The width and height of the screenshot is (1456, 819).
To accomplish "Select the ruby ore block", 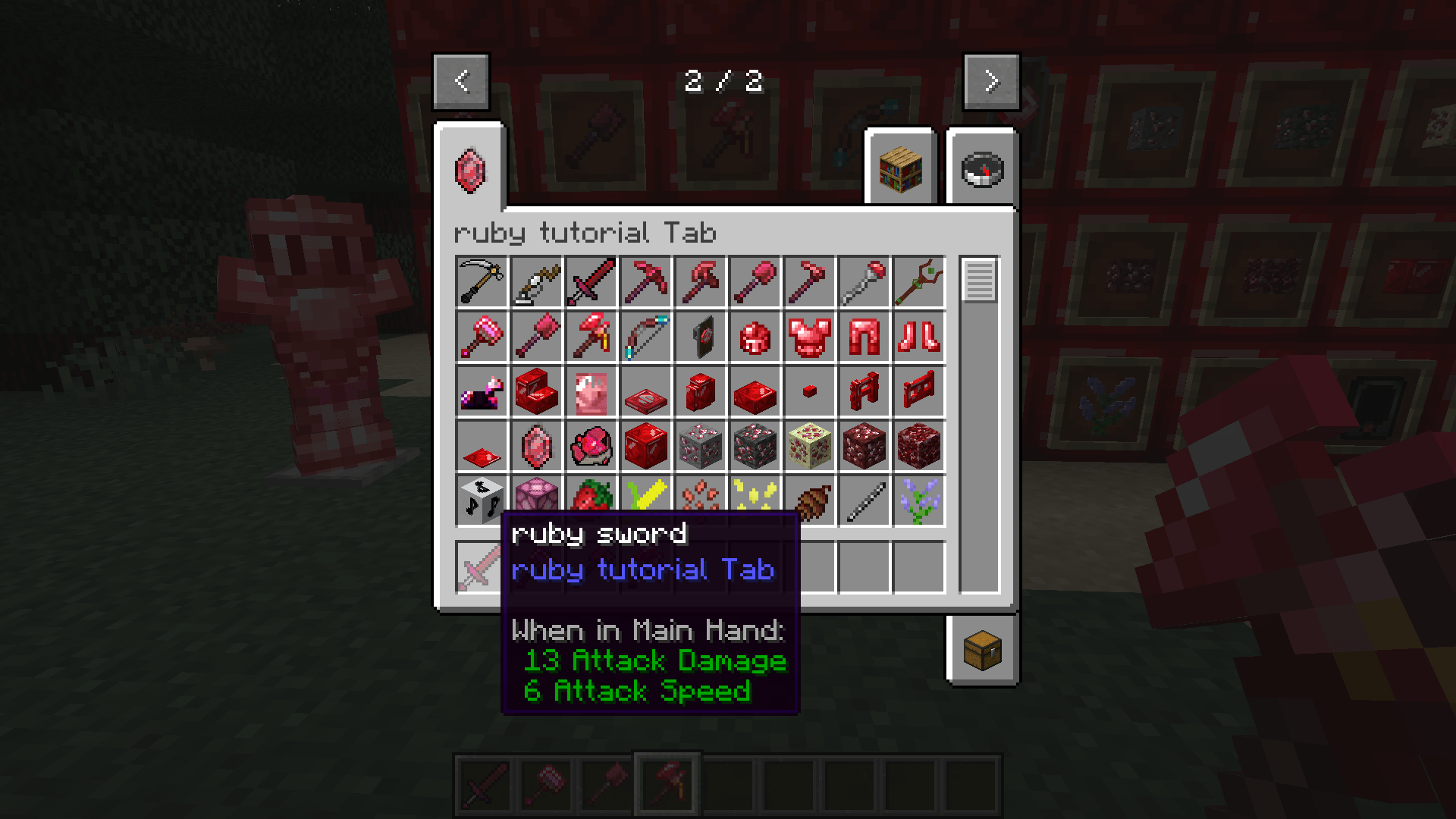I will pos(699,446).
